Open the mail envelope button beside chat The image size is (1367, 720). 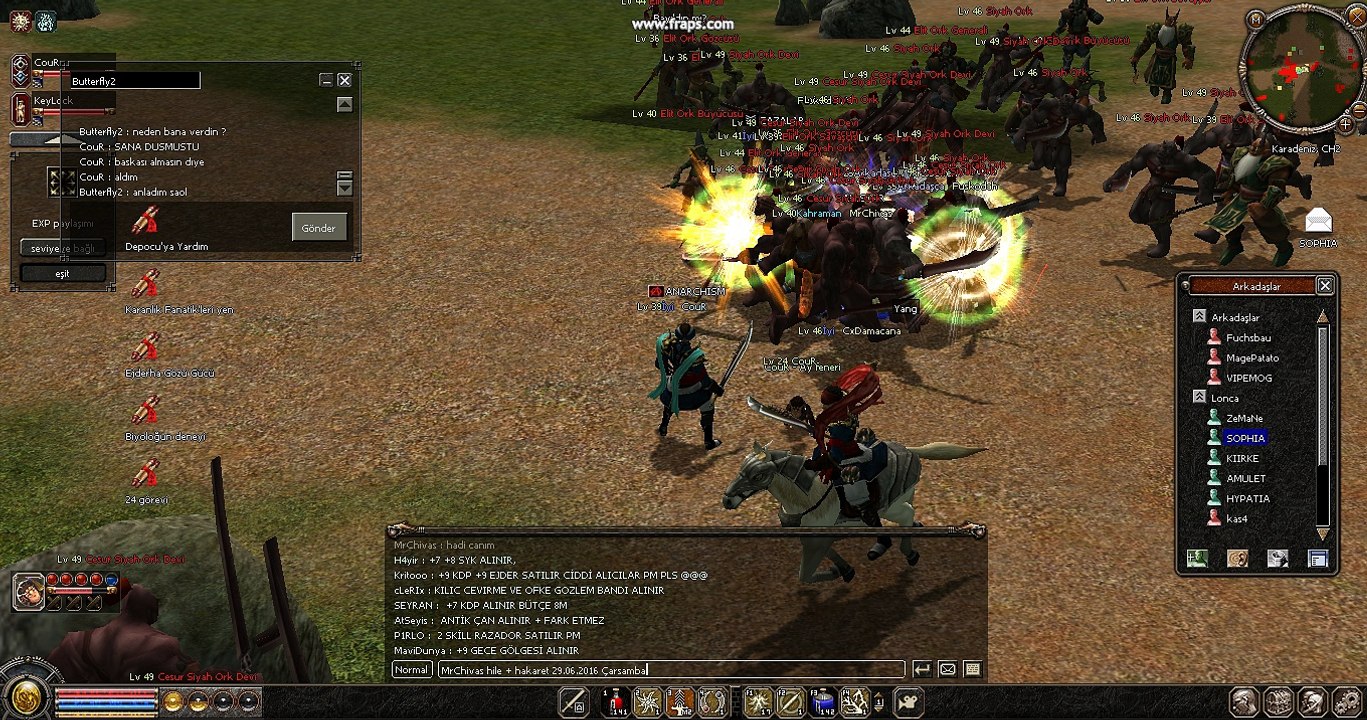pyautogui.click(x=947, y=670)
